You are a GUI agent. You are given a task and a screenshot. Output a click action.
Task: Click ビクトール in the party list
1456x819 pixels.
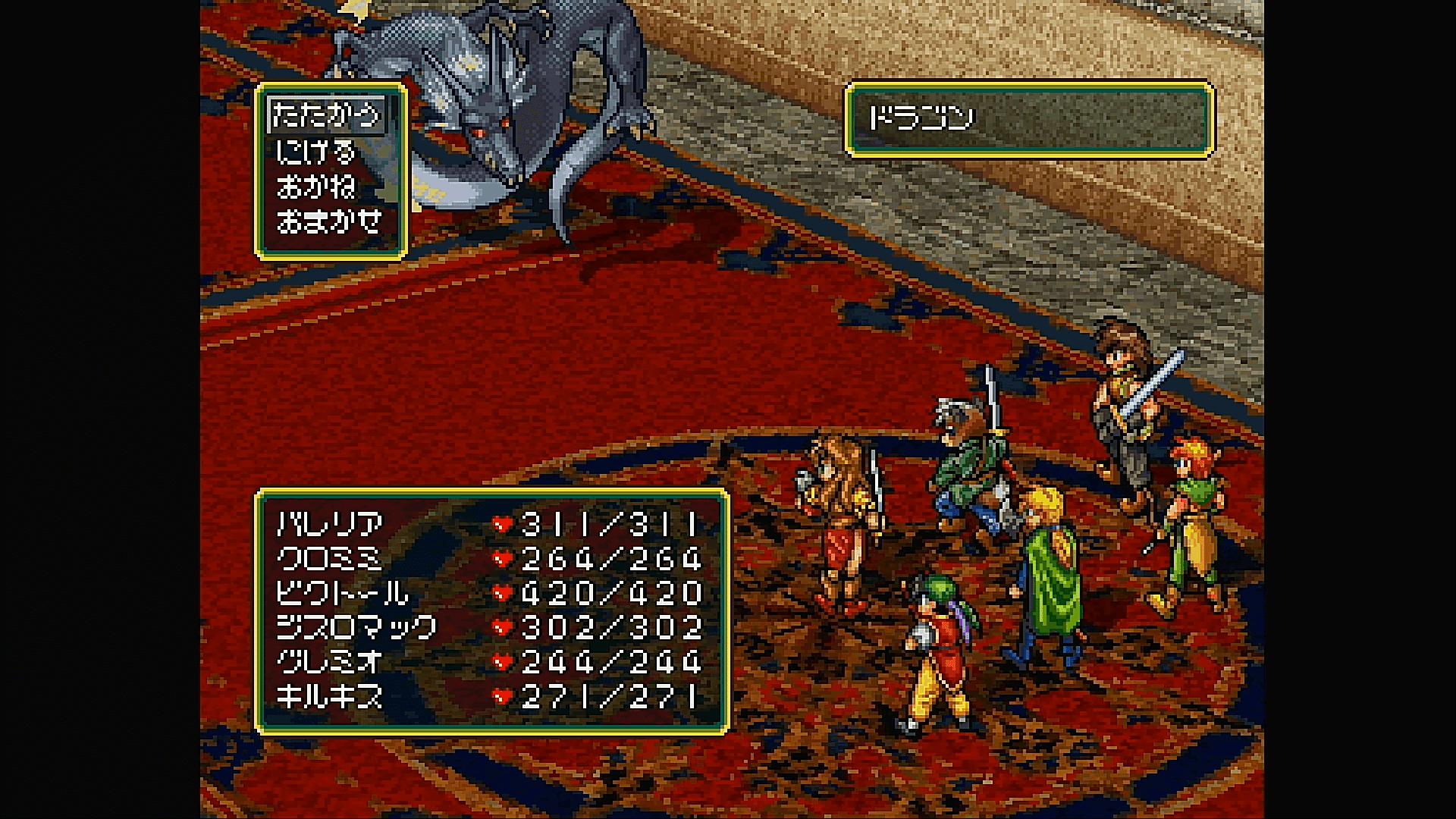coord(342,593)
